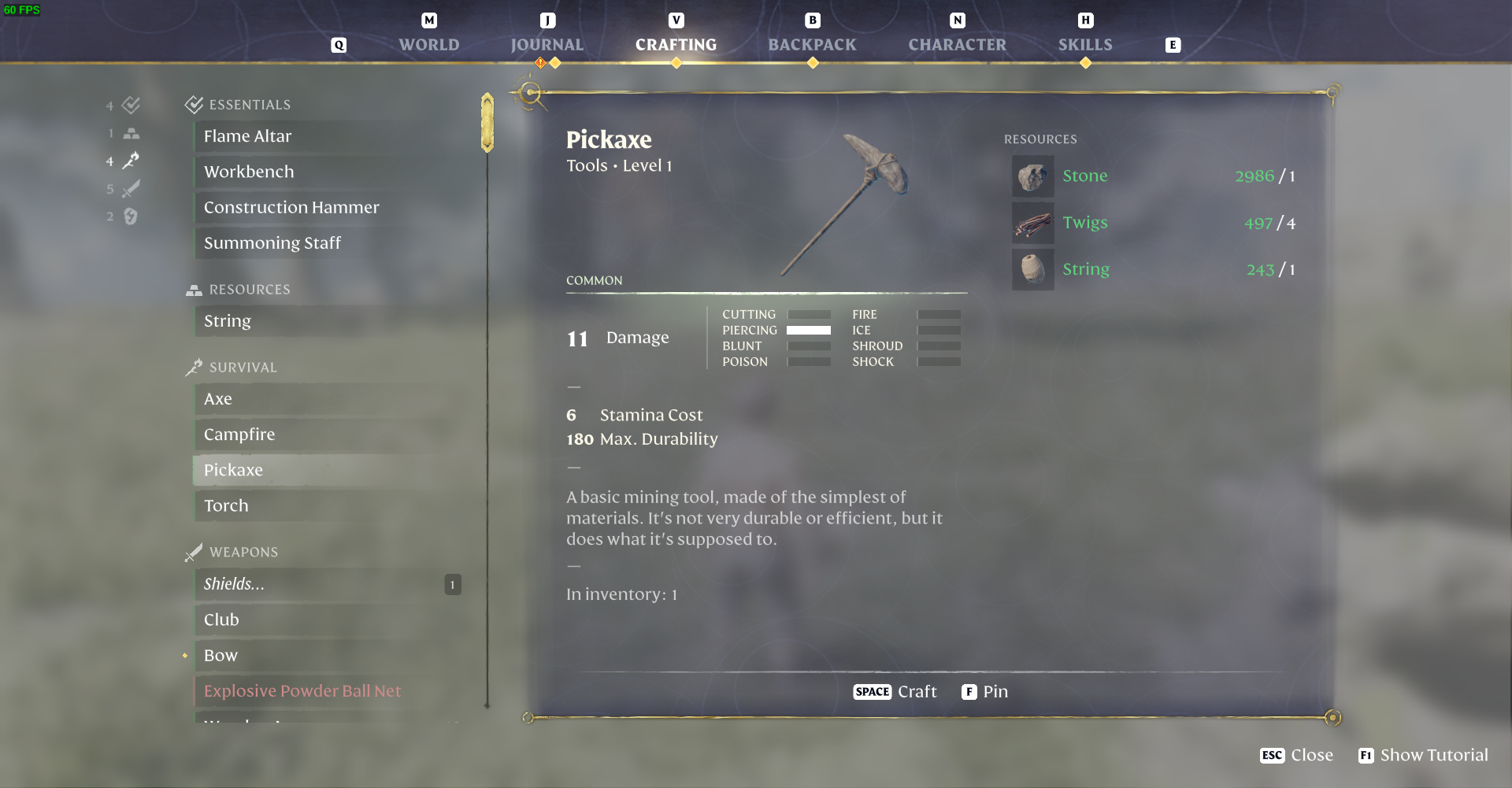Viewport: 1512px width, 788px height.
Task: Pin the Pickaxe recipe
Action: [984, 691]
